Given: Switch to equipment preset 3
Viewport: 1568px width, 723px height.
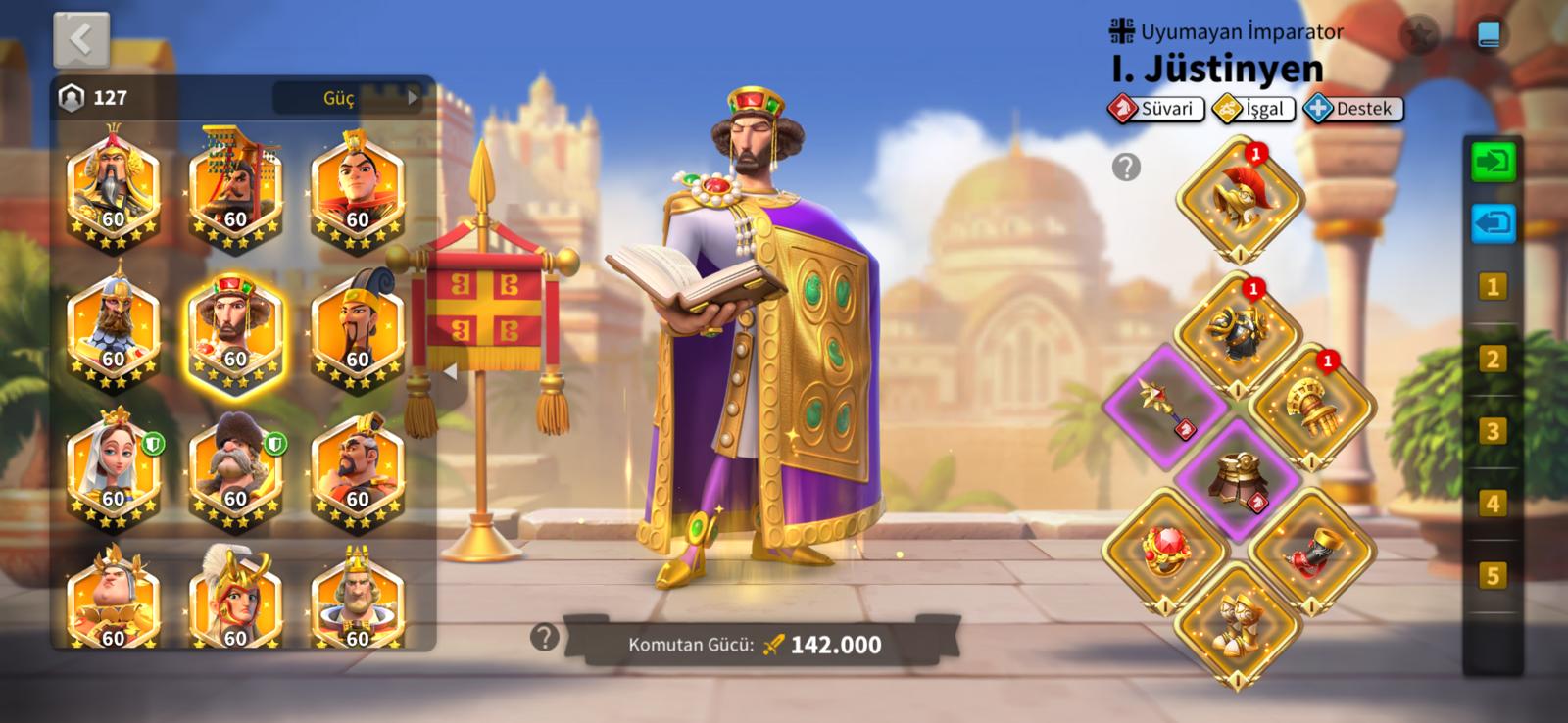Looking at the screenshot, I should 1492,431.
